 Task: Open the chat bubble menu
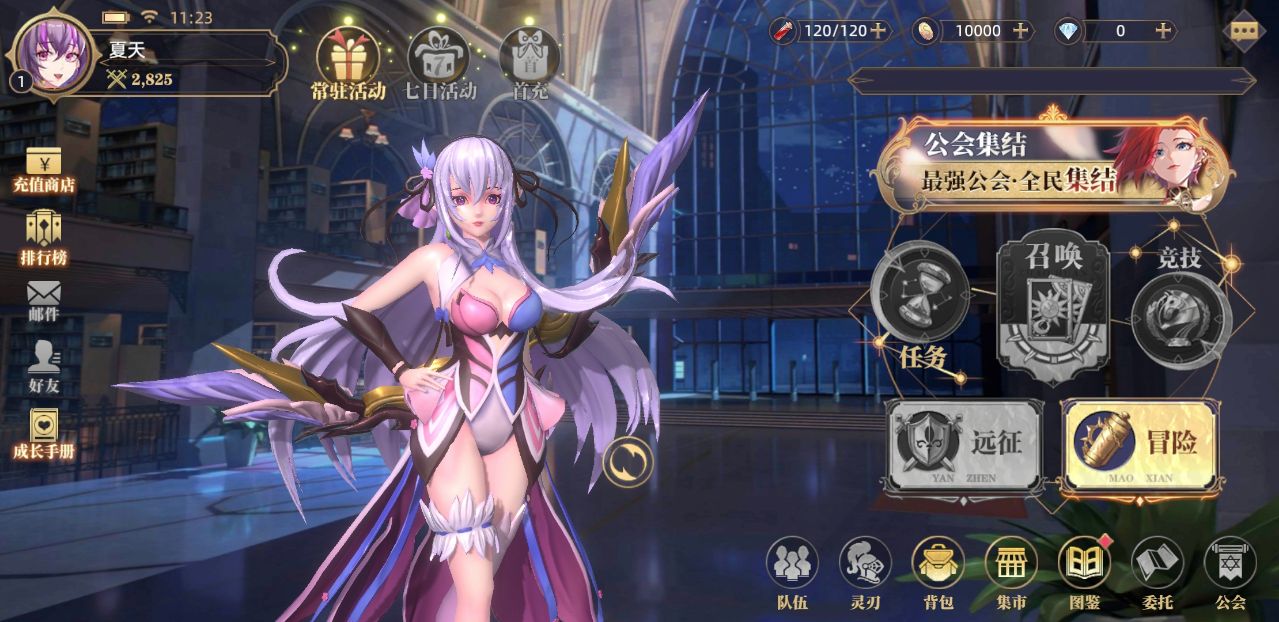(1243, 30)
